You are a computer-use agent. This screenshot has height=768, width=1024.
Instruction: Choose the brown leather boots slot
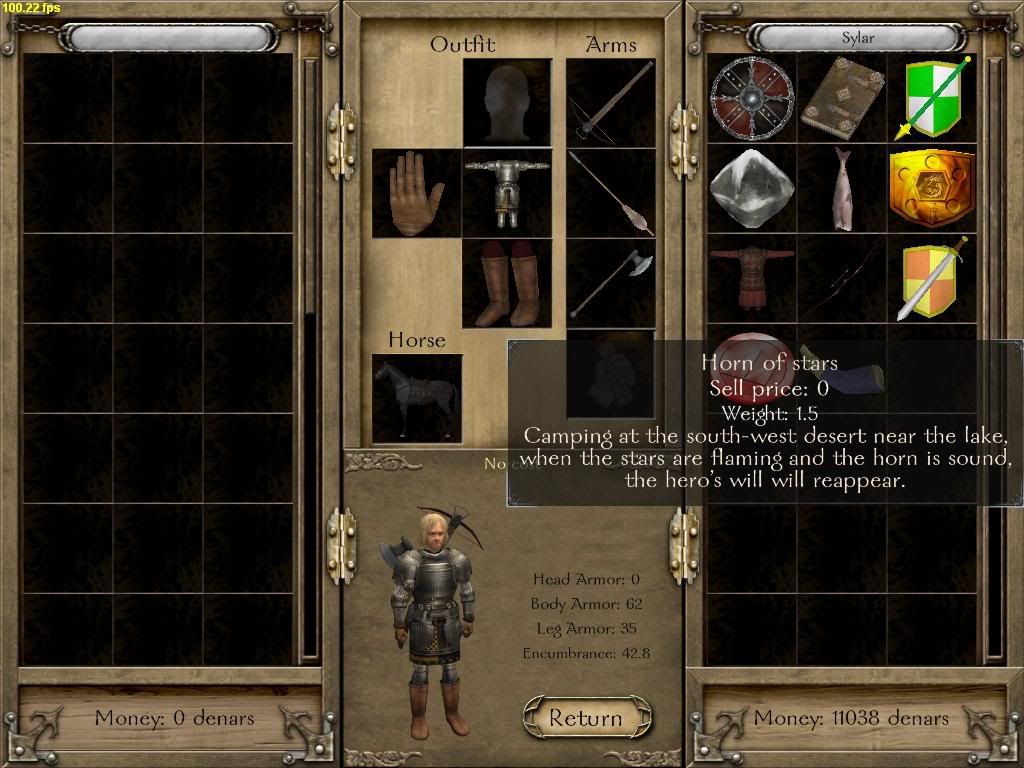[x=507, y=284]
